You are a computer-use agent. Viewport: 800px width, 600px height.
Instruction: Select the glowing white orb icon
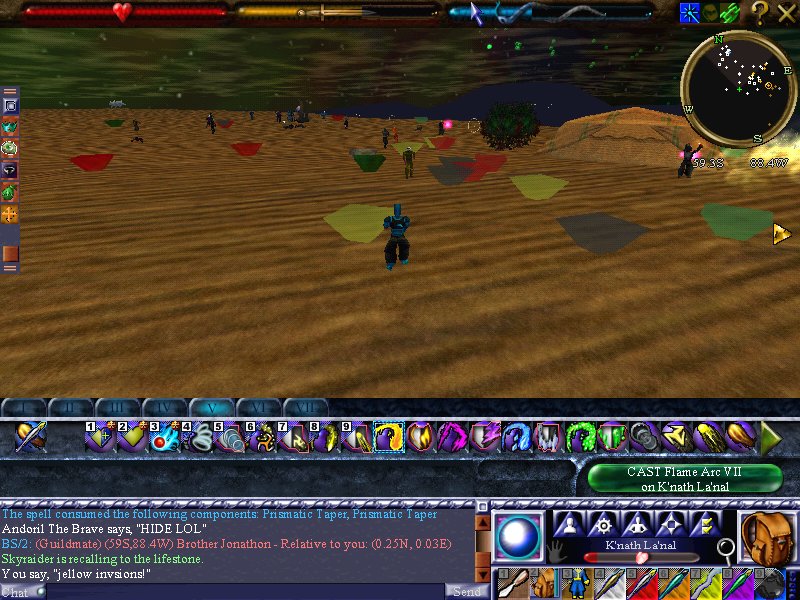(519, 536)
